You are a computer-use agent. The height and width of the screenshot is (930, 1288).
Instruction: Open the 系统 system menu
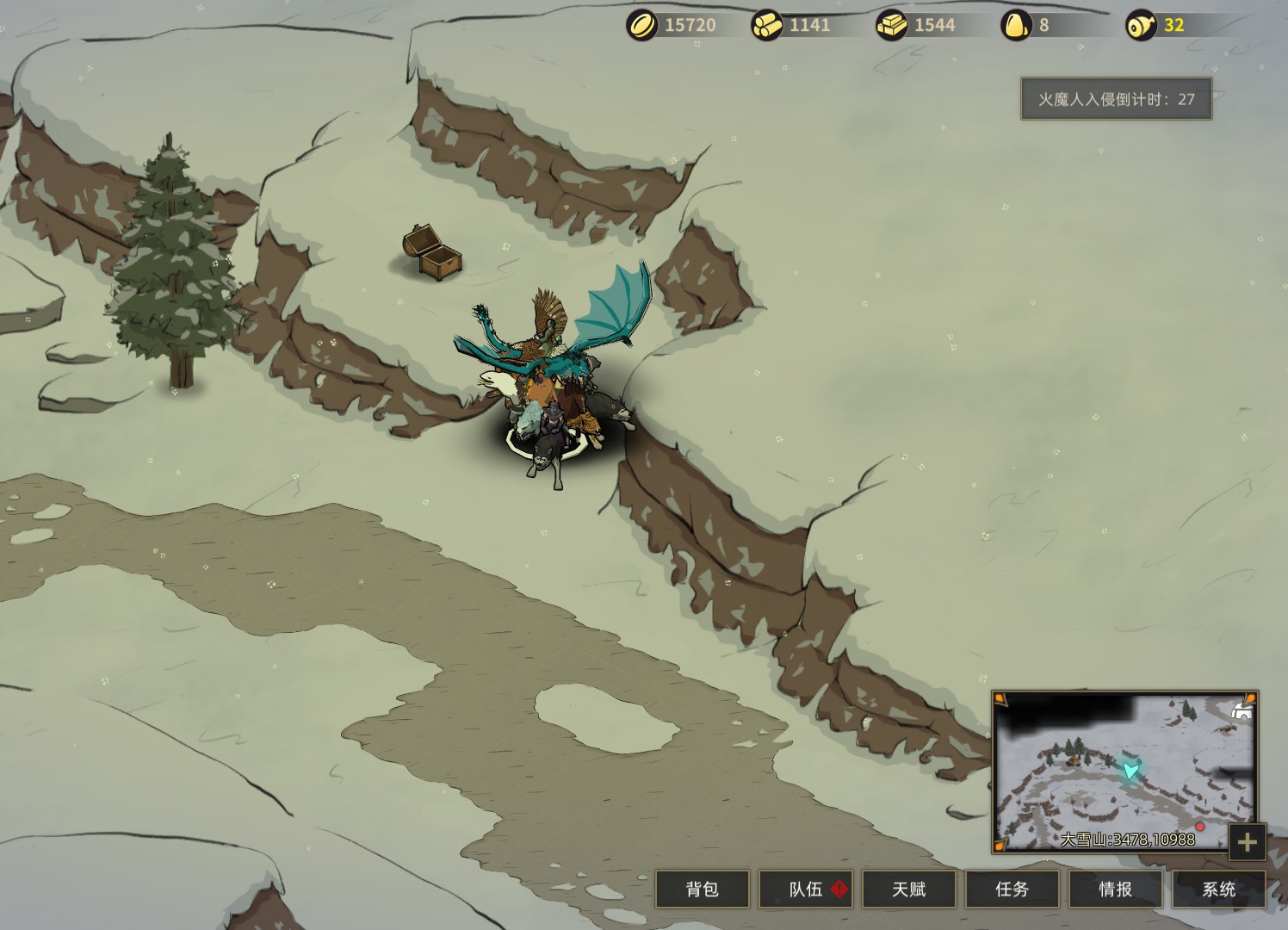[1218, 889]
